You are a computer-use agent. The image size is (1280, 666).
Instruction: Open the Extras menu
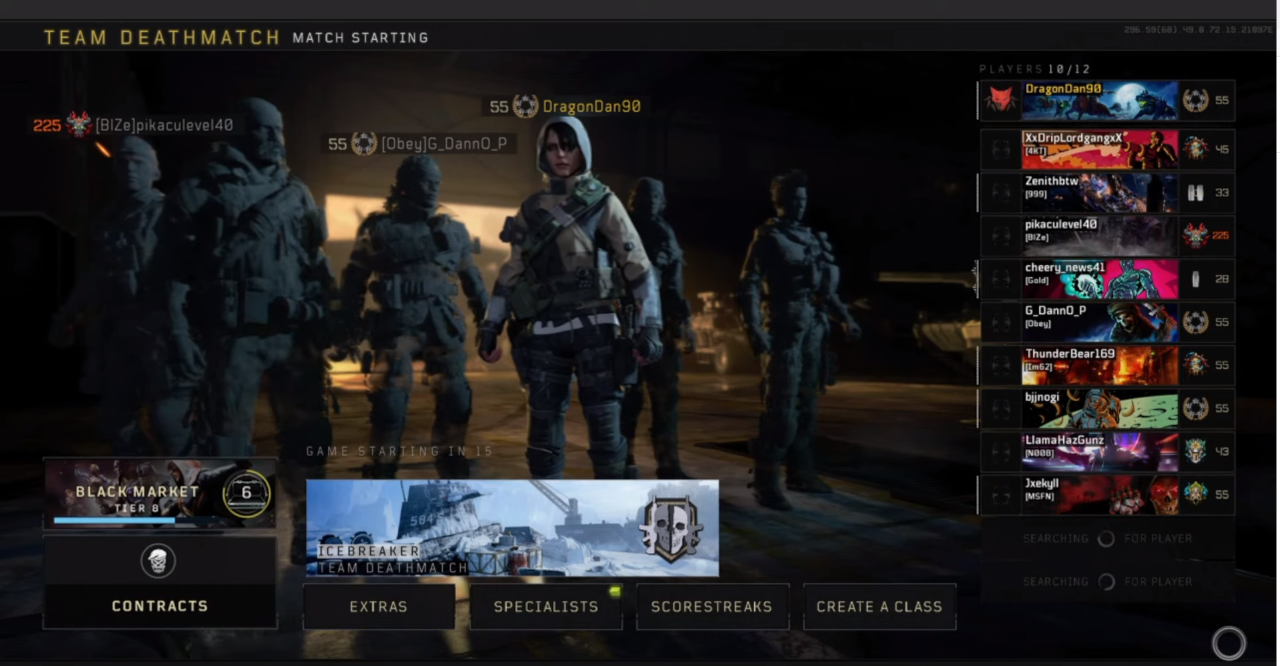(x=379, y=607)
